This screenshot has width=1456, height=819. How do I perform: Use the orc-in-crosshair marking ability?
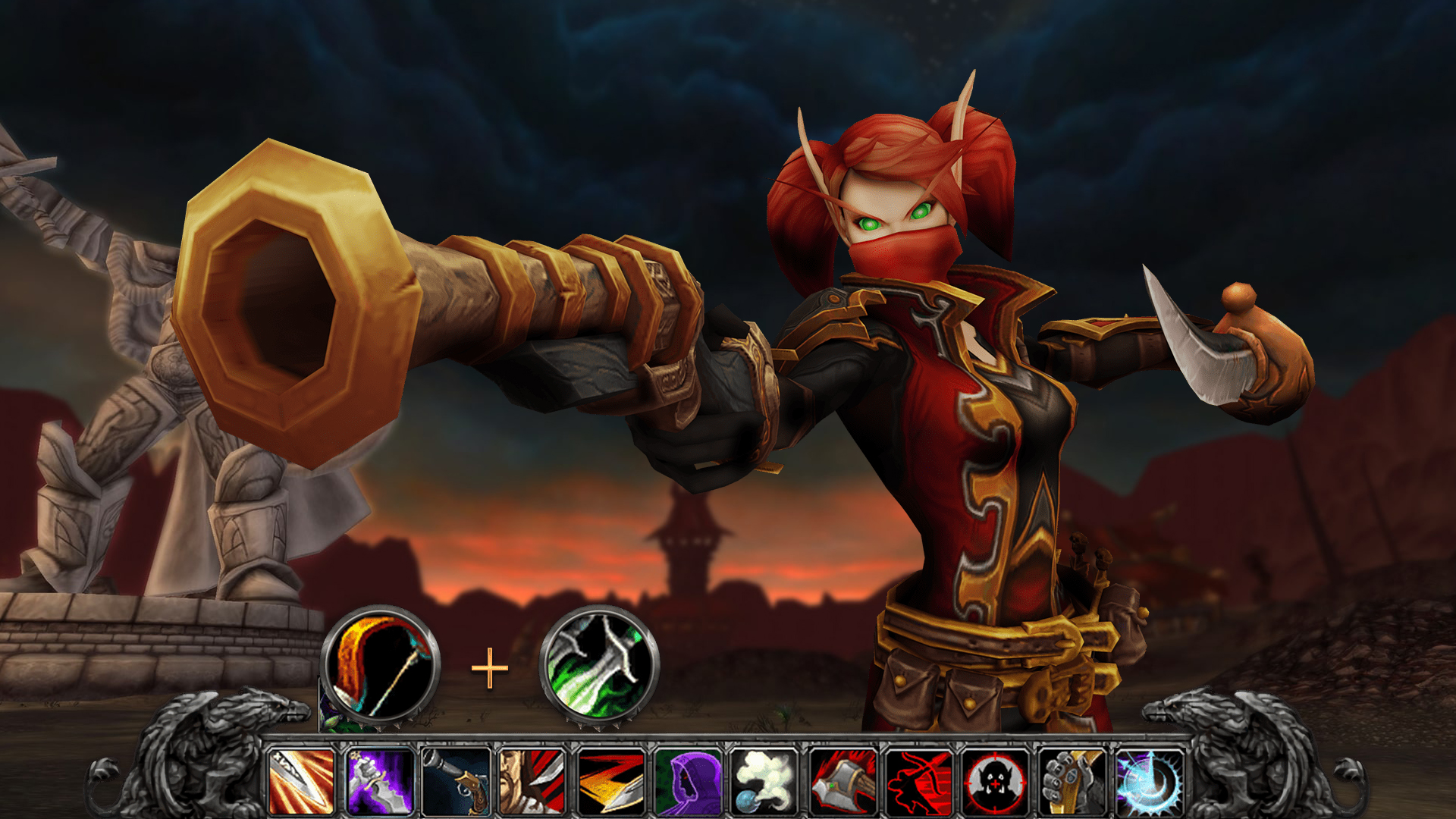point(996,781)
